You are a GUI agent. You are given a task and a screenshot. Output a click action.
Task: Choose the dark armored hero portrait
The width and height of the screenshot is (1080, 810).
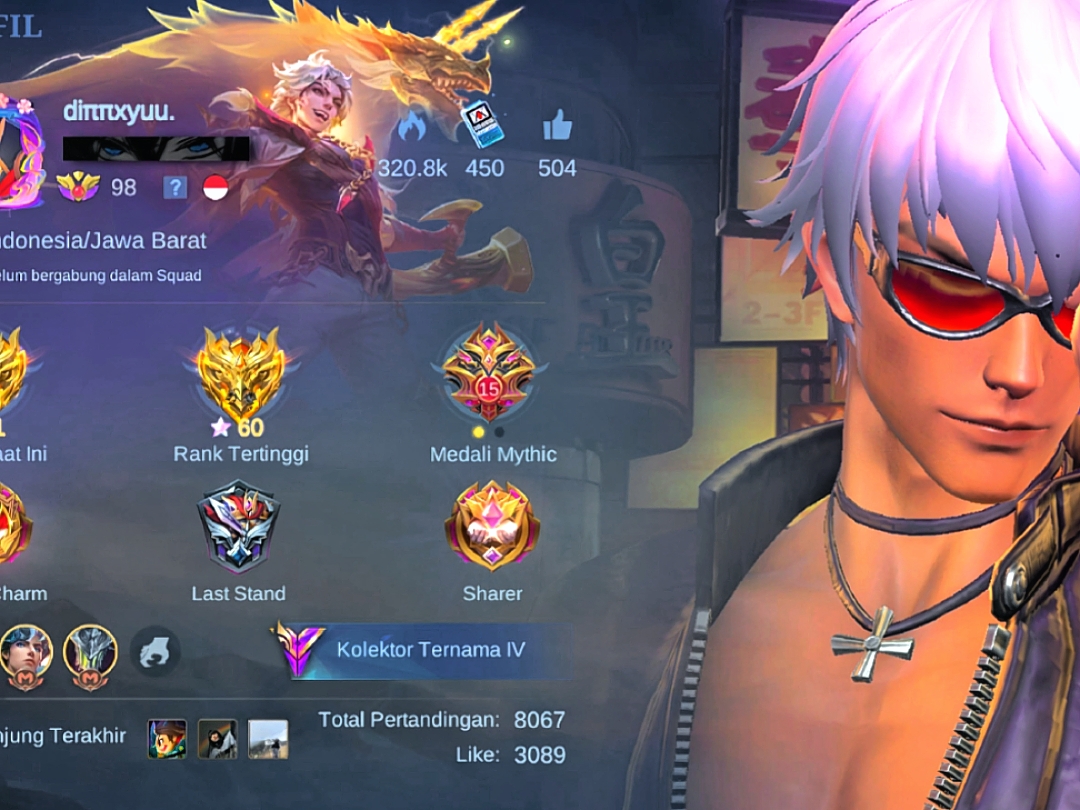90,654
